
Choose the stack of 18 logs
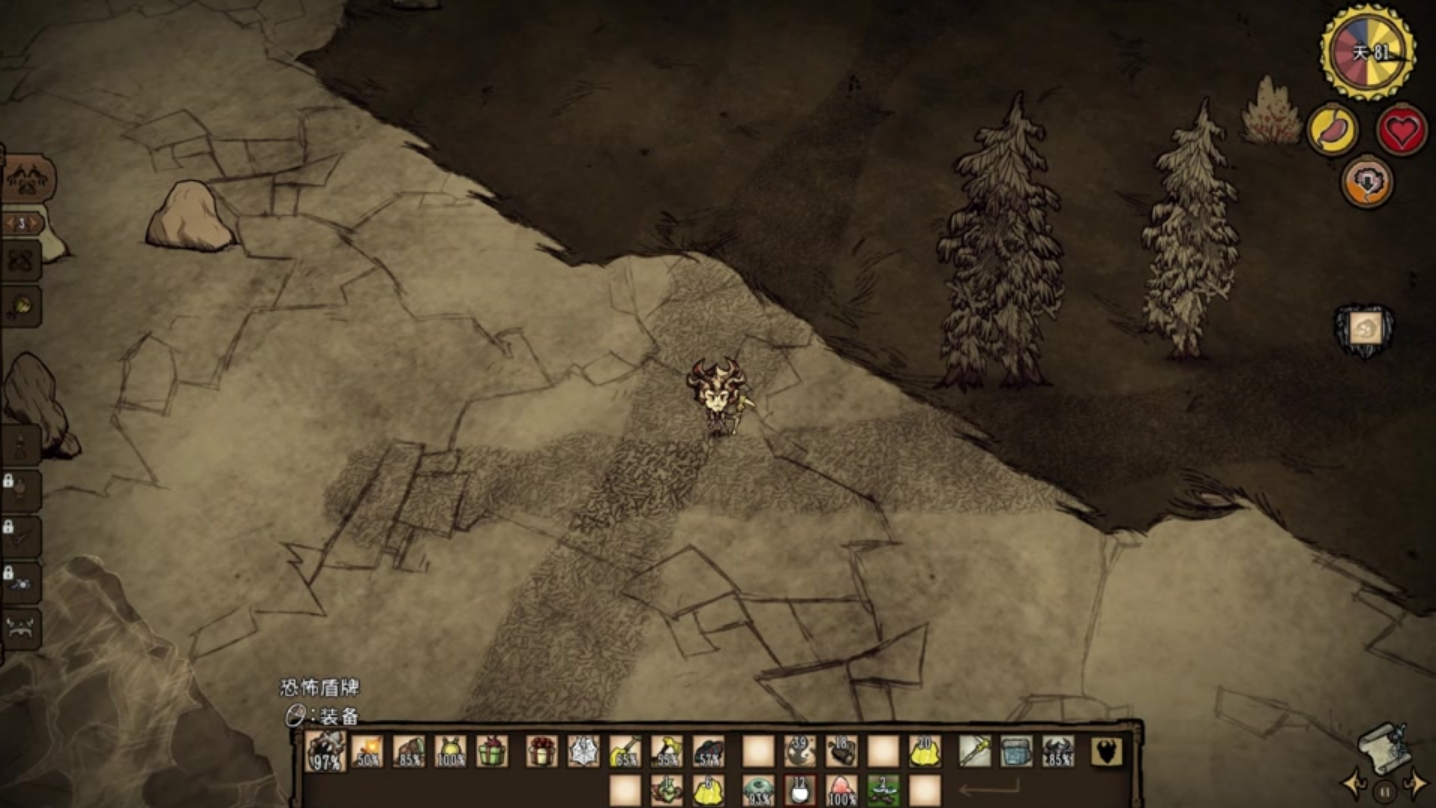[x=841, y=751]
